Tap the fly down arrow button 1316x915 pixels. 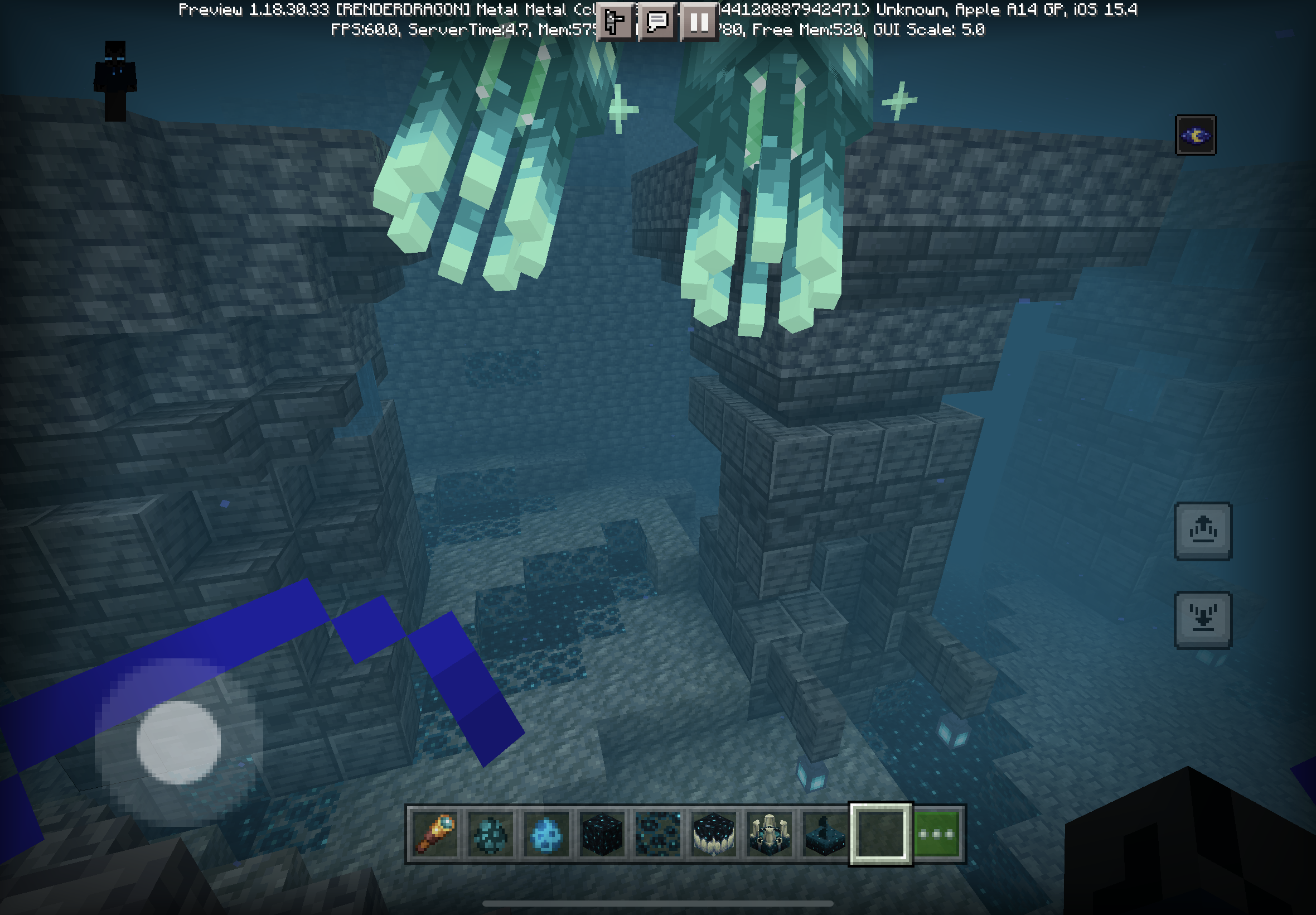[x=1203, y=620]
